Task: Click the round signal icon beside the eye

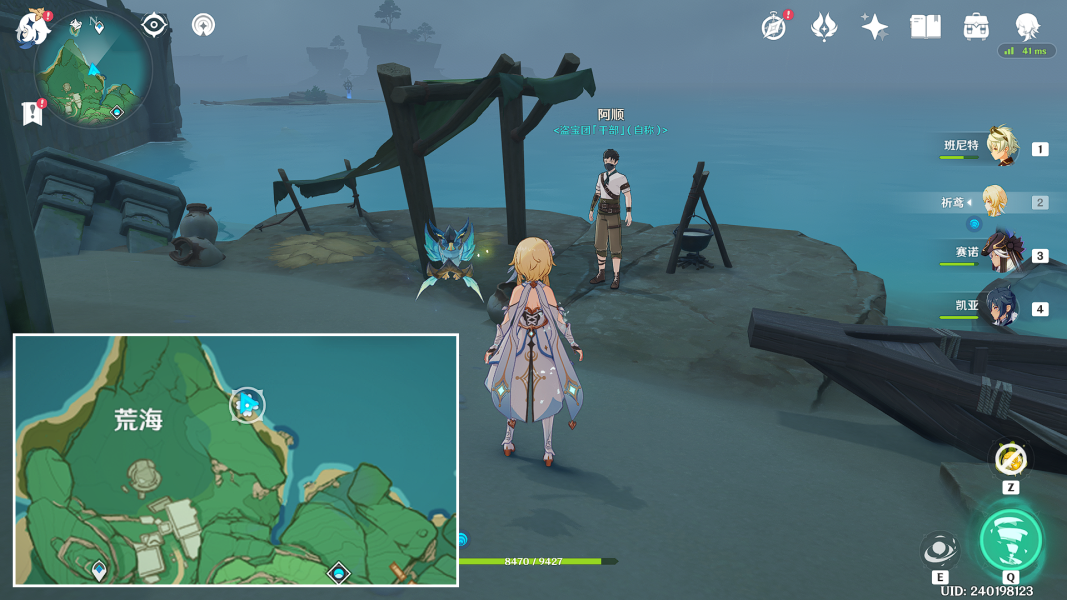Action: pos(204,25)
